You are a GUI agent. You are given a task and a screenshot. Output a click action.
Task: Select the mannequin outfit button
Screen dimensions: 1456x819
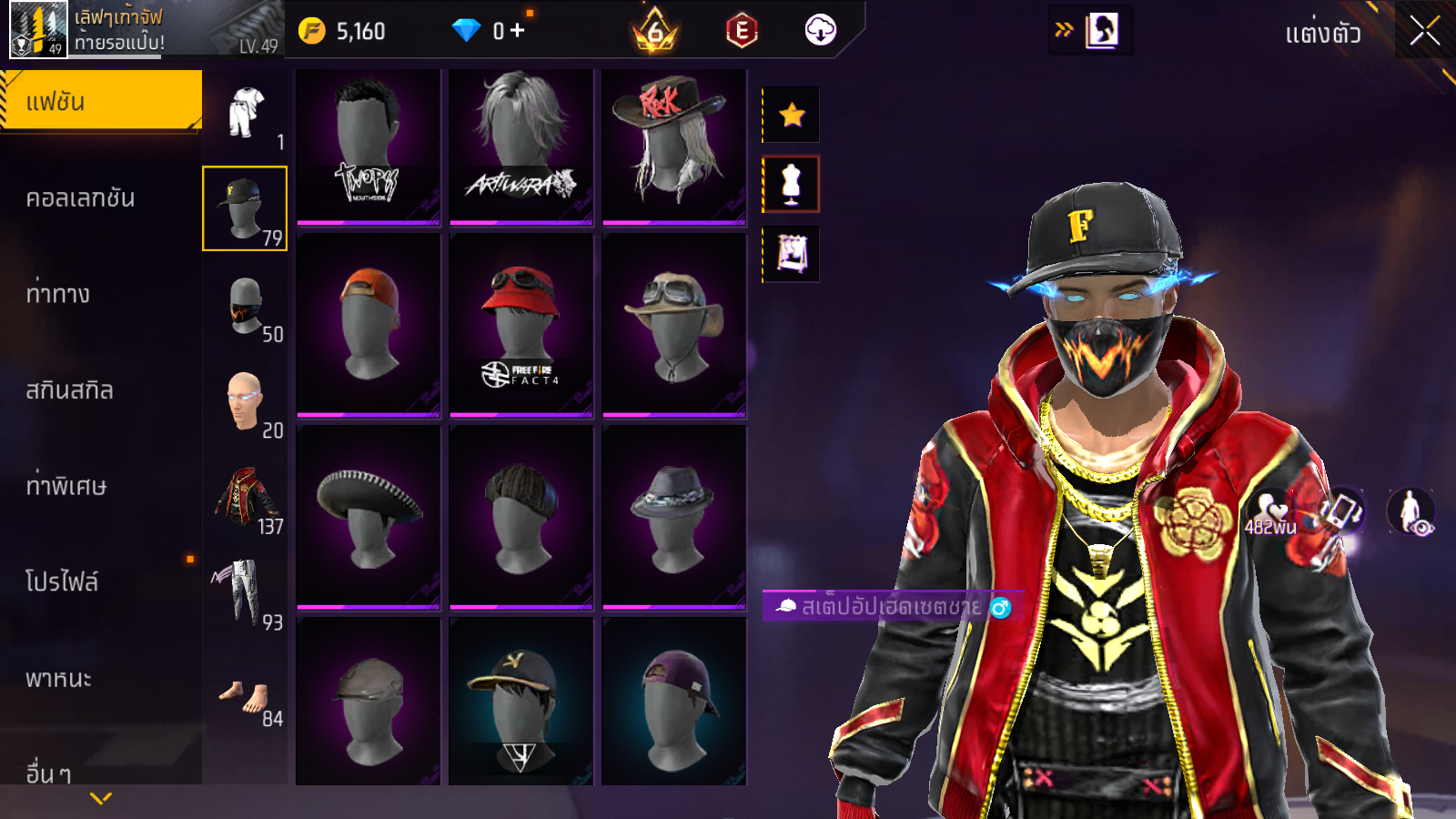(791, 184)
